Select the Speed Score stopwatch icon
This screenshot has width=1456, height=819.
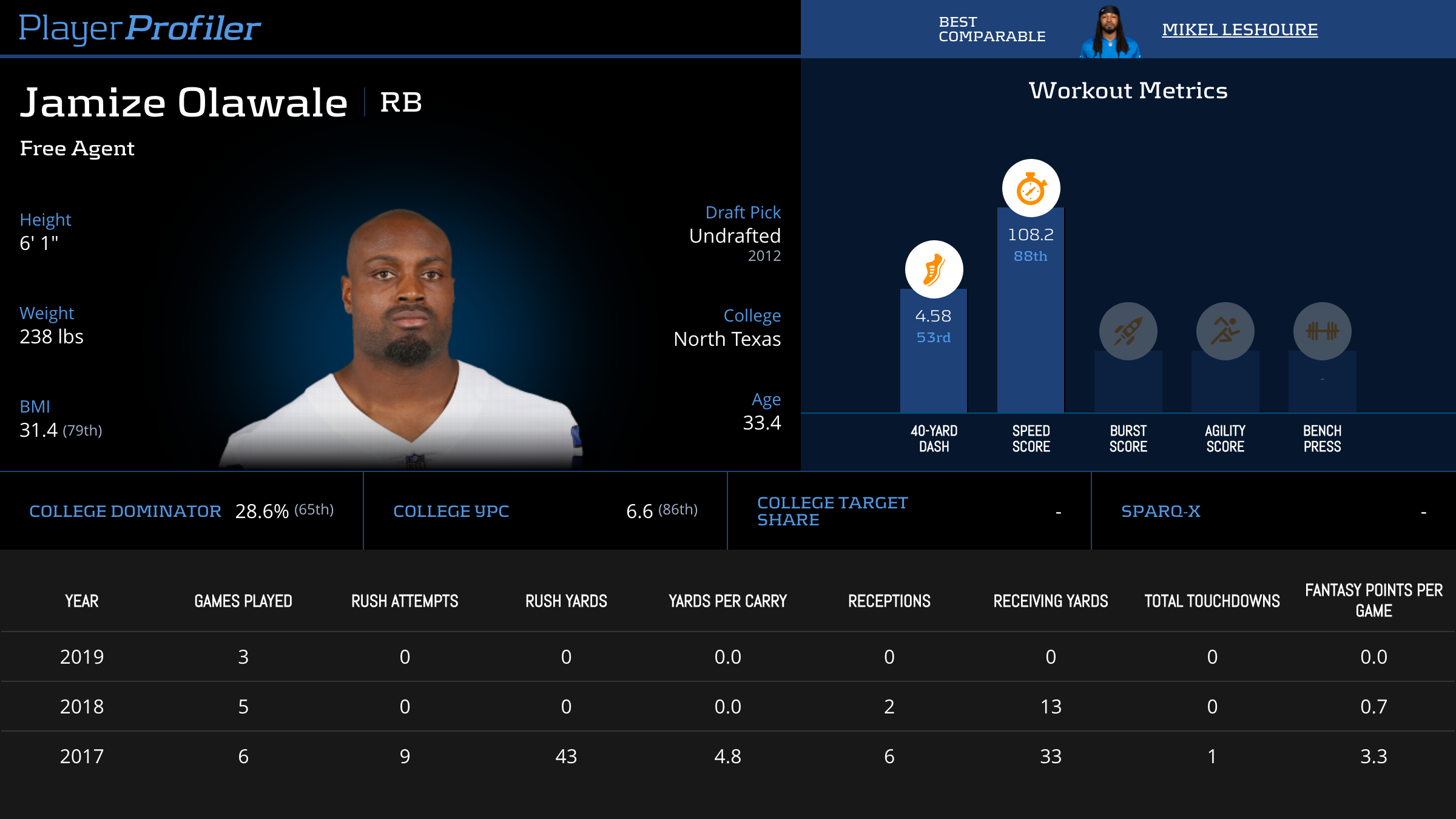pyautogui.click(x=1031, y=189)
